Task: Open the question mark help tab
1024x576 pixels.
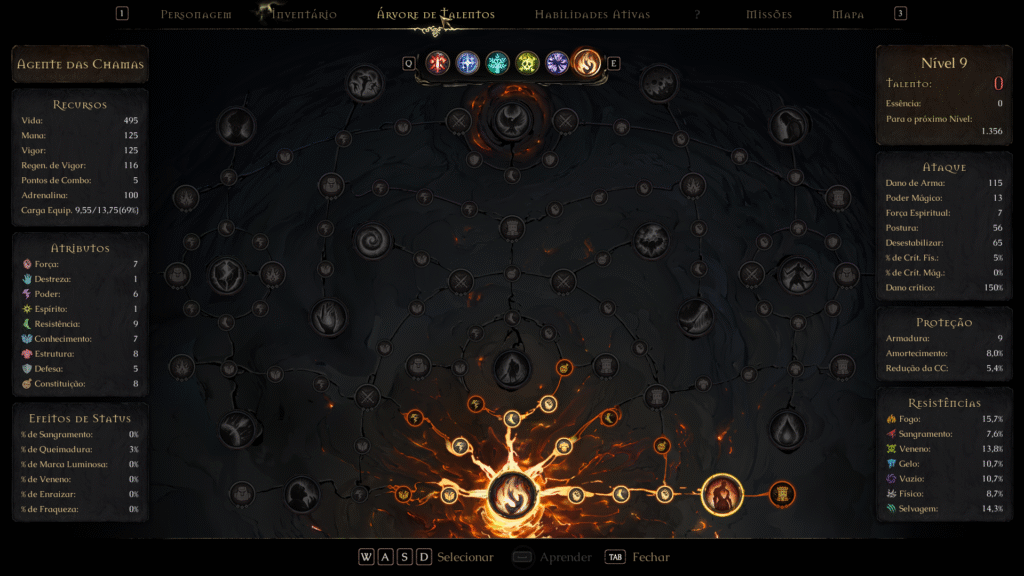Action: (697, 15)
